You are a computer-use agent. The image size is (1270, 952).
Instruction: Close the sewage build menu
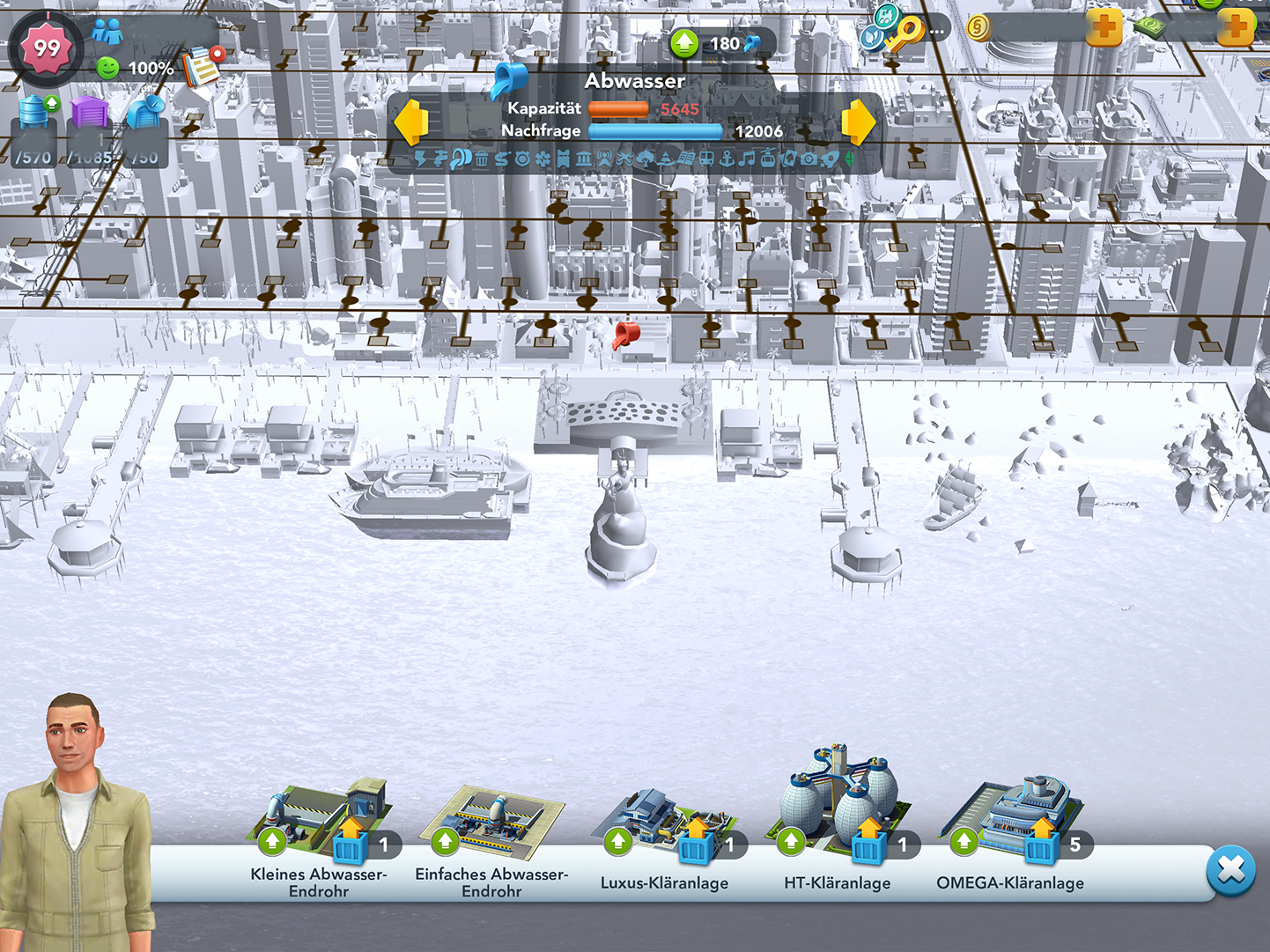pos(1230,871)
